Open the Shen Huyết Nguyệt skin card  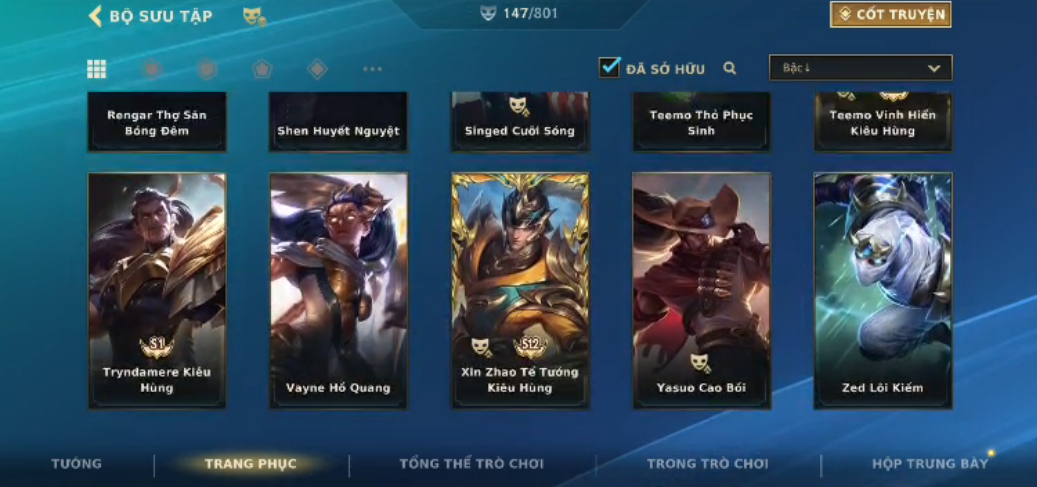coord(338,121)
